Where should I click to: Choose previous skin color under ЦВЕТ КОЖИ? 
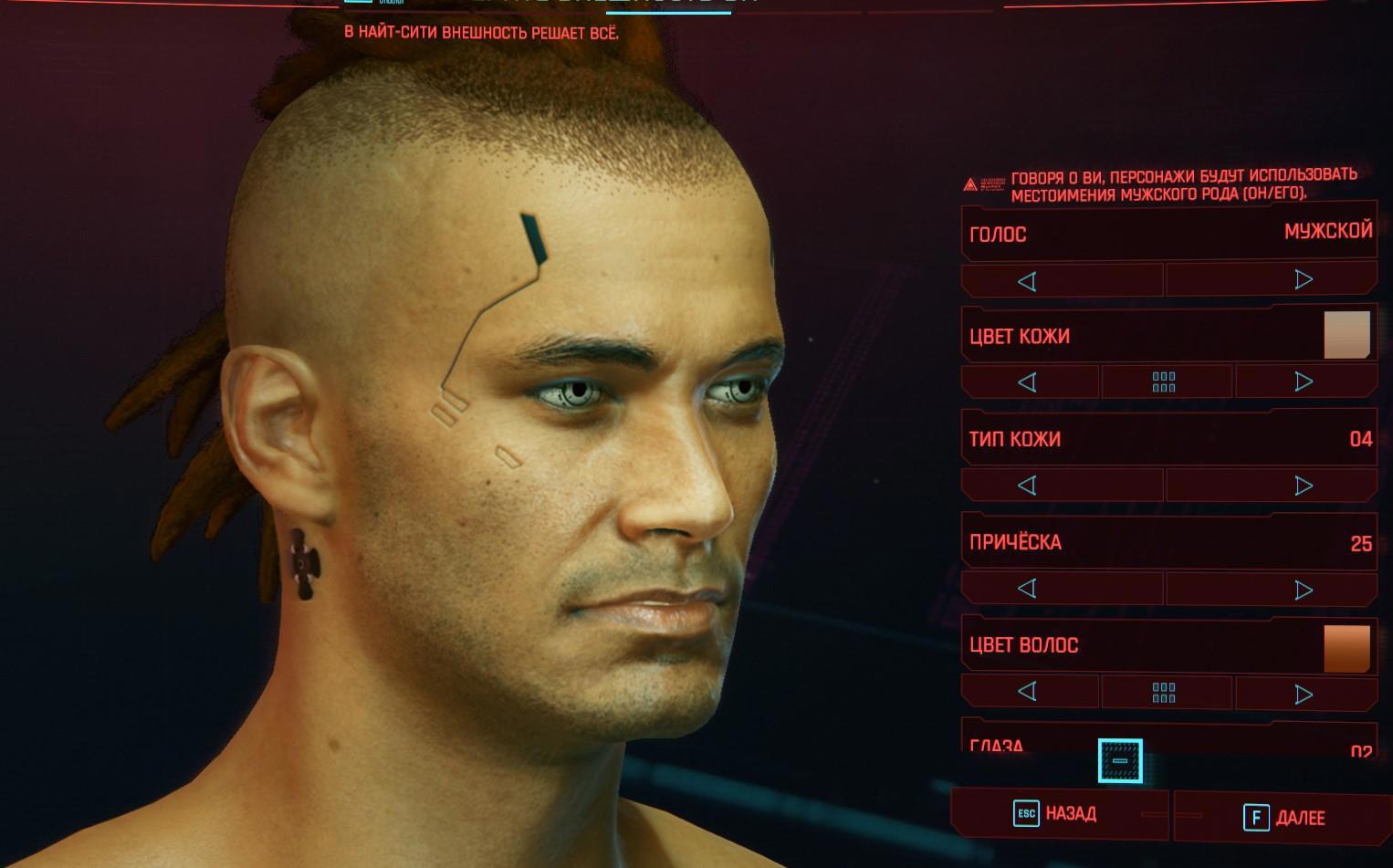pyautogui.click(x=1027, y=382)
